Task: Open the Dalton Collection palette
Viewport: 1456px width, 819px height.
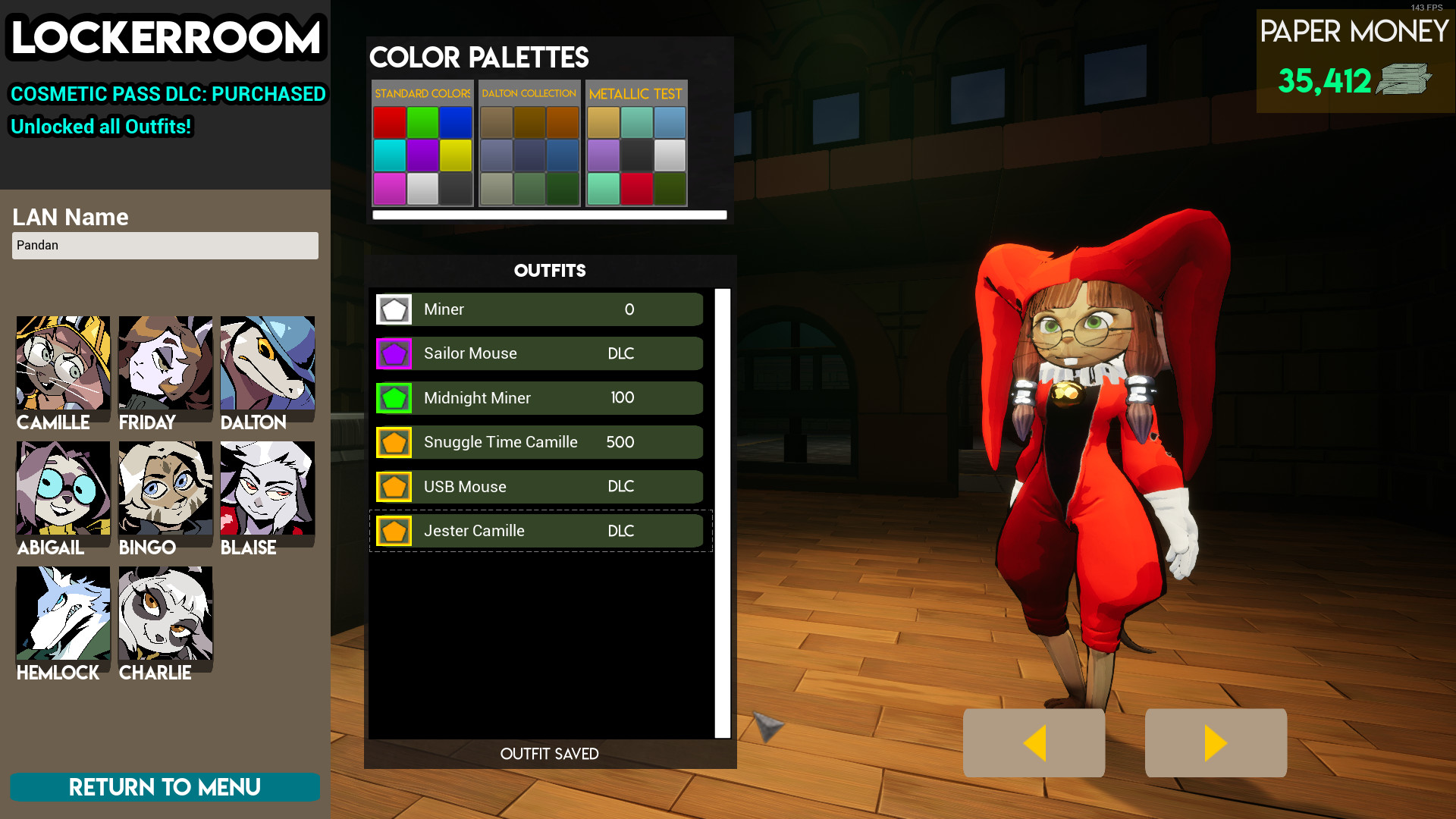Action: click(529, 93)
